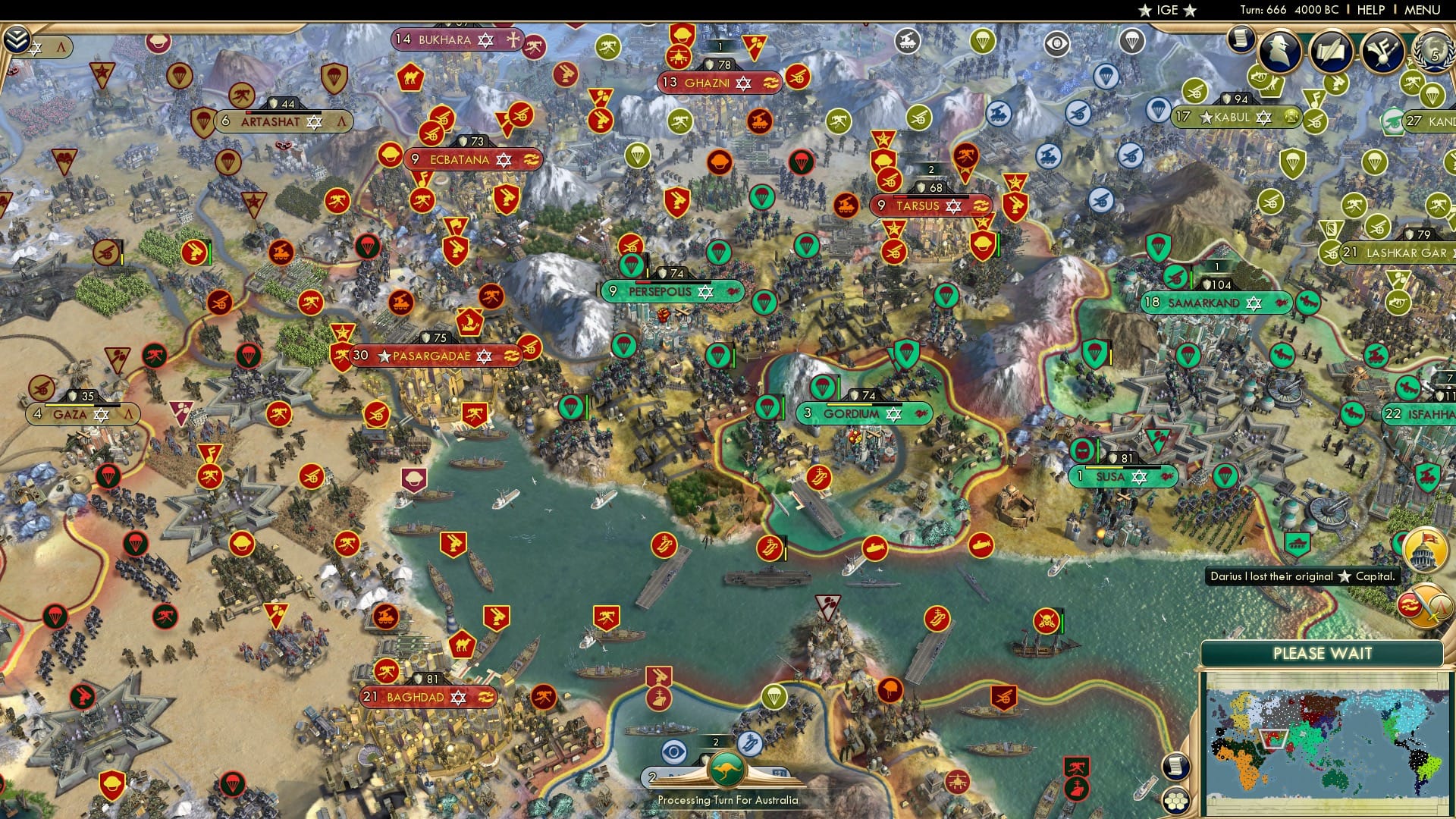Image resolution: width=1456 pixels, height=819 pixels.
Task: Click HELP in the top bar
Action: pyautogui.click(x=1371, y=11)
